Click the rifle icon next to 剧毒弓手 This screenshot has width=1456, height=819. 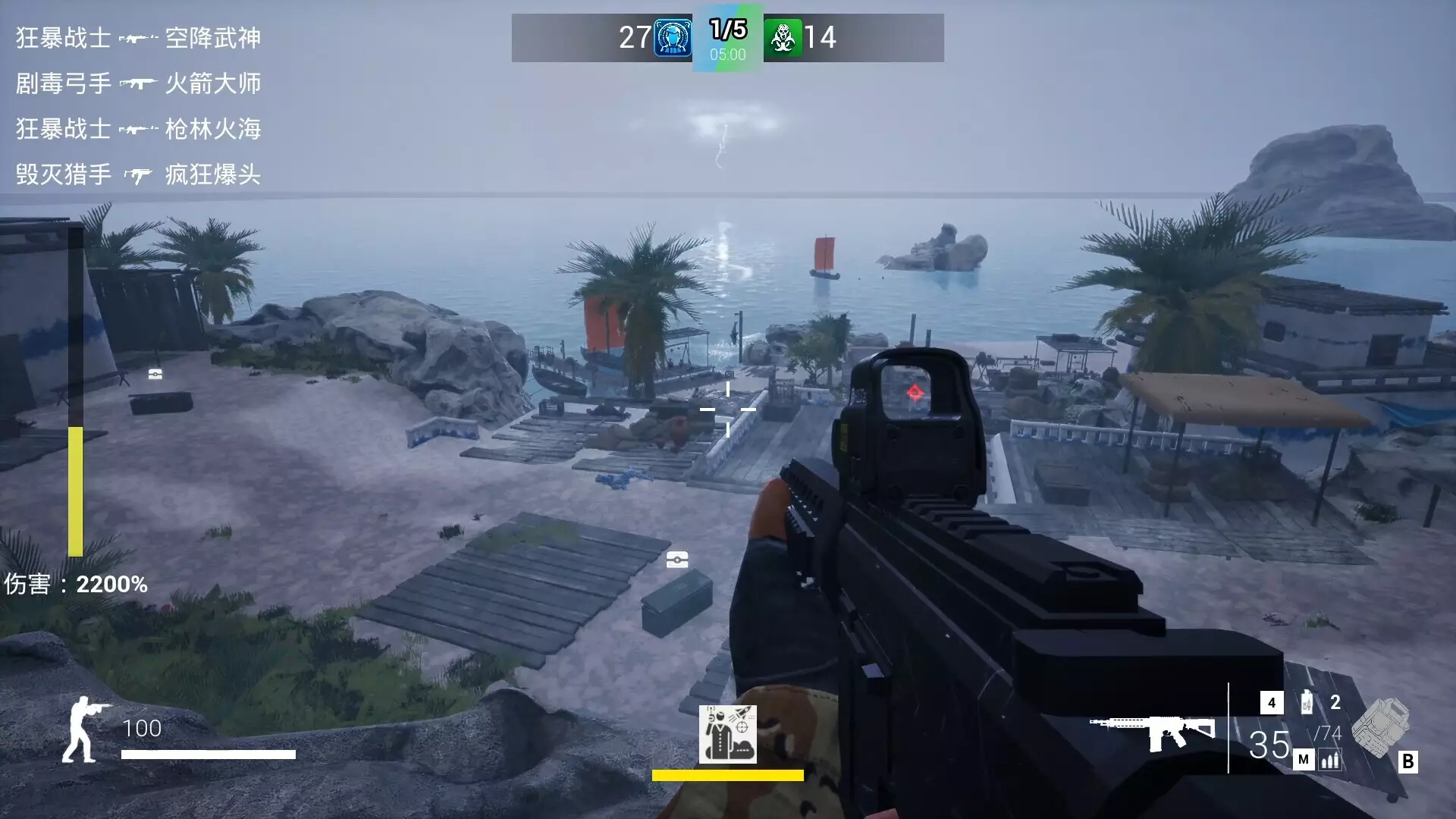click(x=136, y=83)
